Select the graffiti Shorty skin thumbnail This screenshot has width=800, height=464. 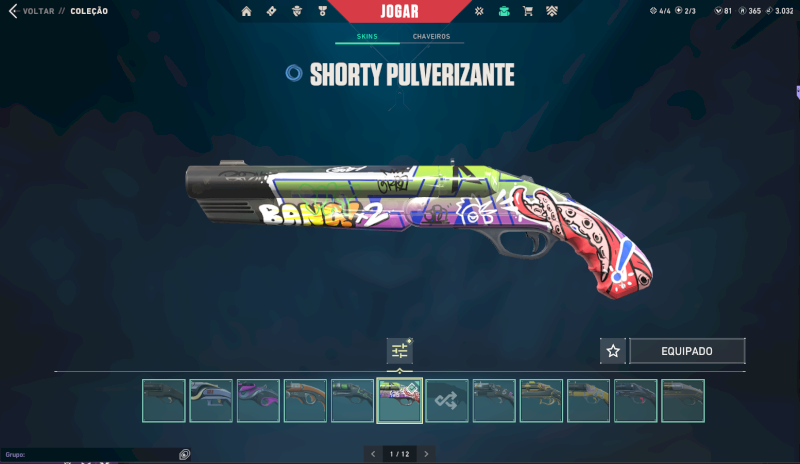click(400, 400)
